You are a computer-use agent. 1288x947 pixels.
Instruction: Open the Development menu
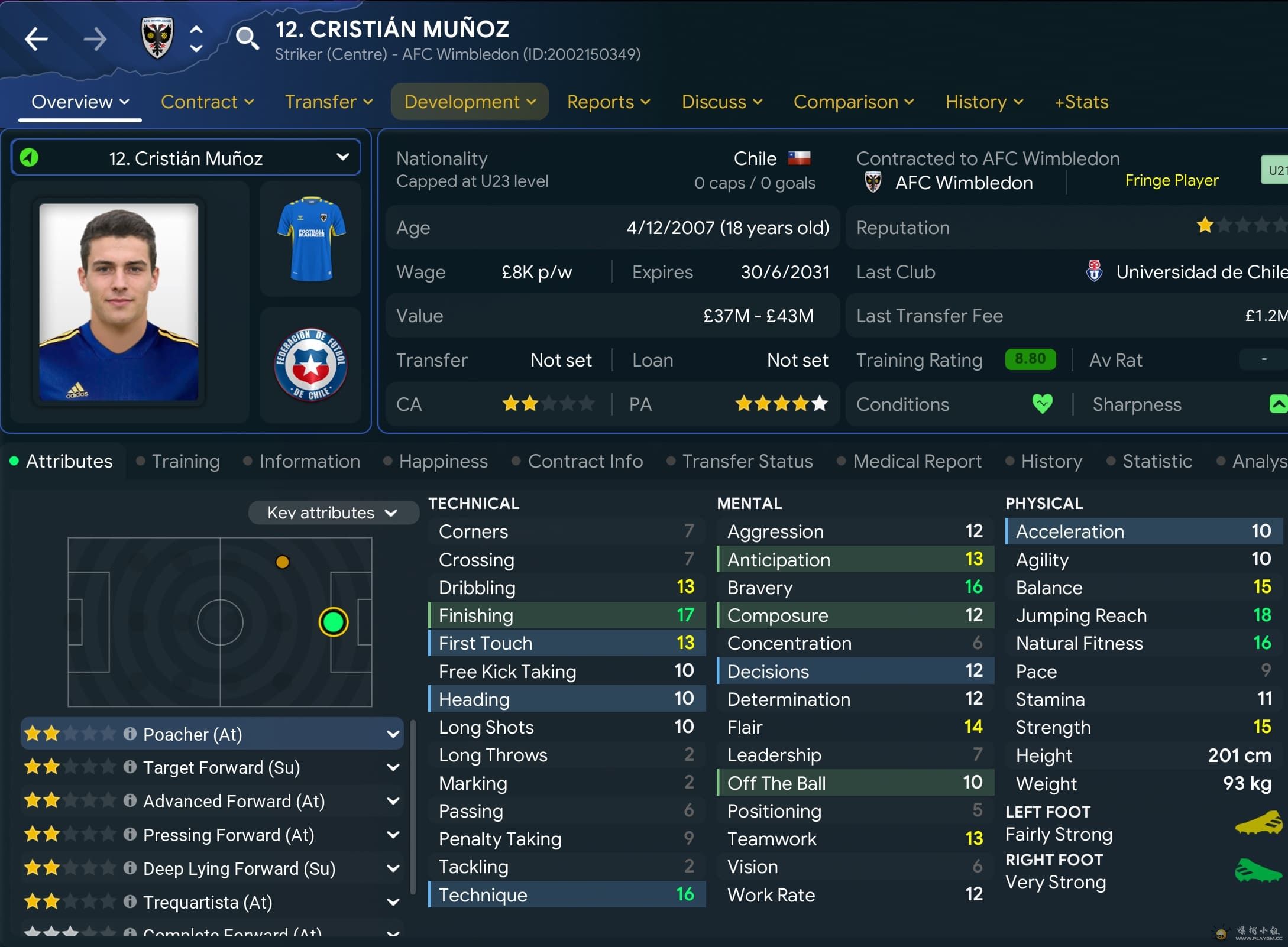pyautogui.click(x=470, y=102)
